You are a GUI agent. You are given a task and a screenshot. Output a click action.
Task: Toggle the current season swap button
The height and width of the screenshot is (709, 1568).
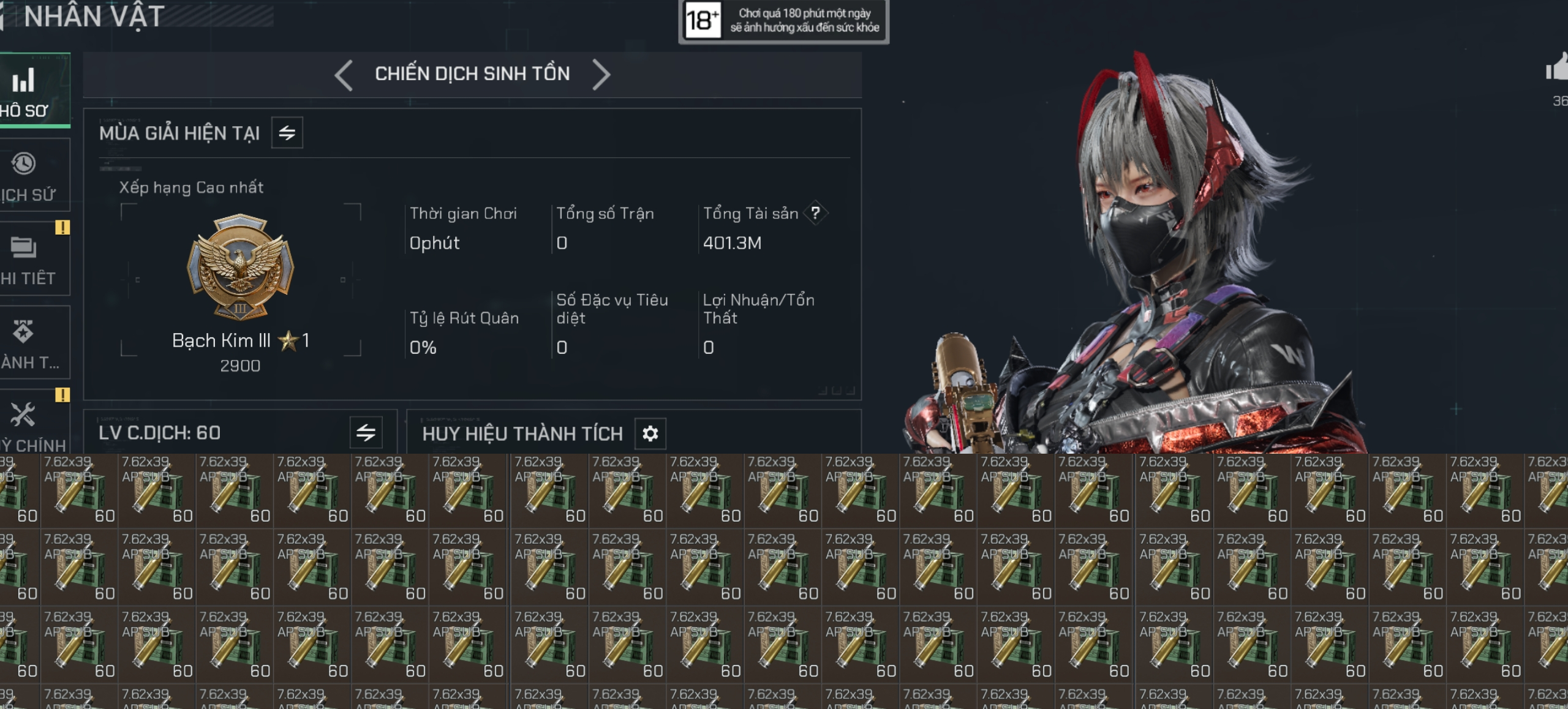[x=287, y=133]
